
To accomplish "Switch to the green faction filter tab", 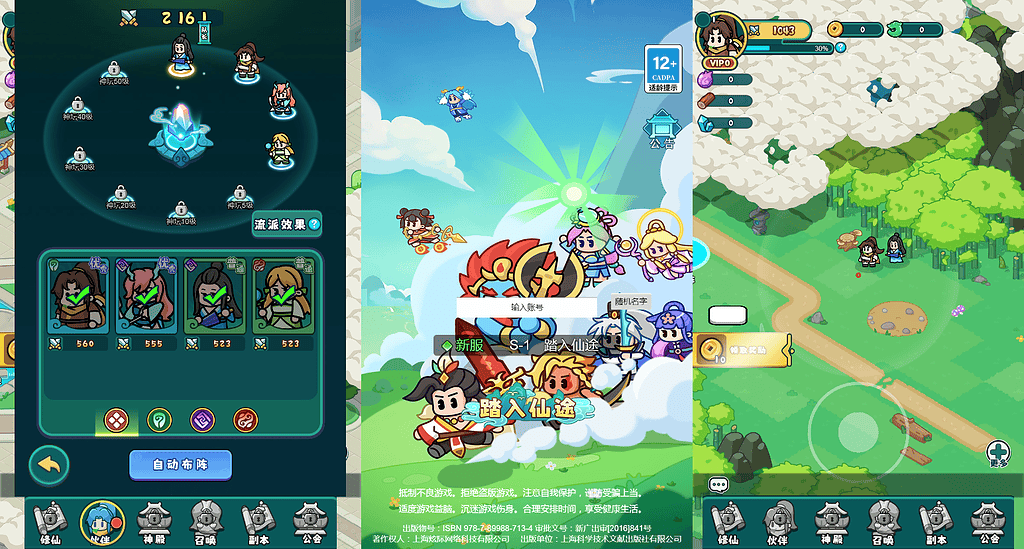I will 158,420.
